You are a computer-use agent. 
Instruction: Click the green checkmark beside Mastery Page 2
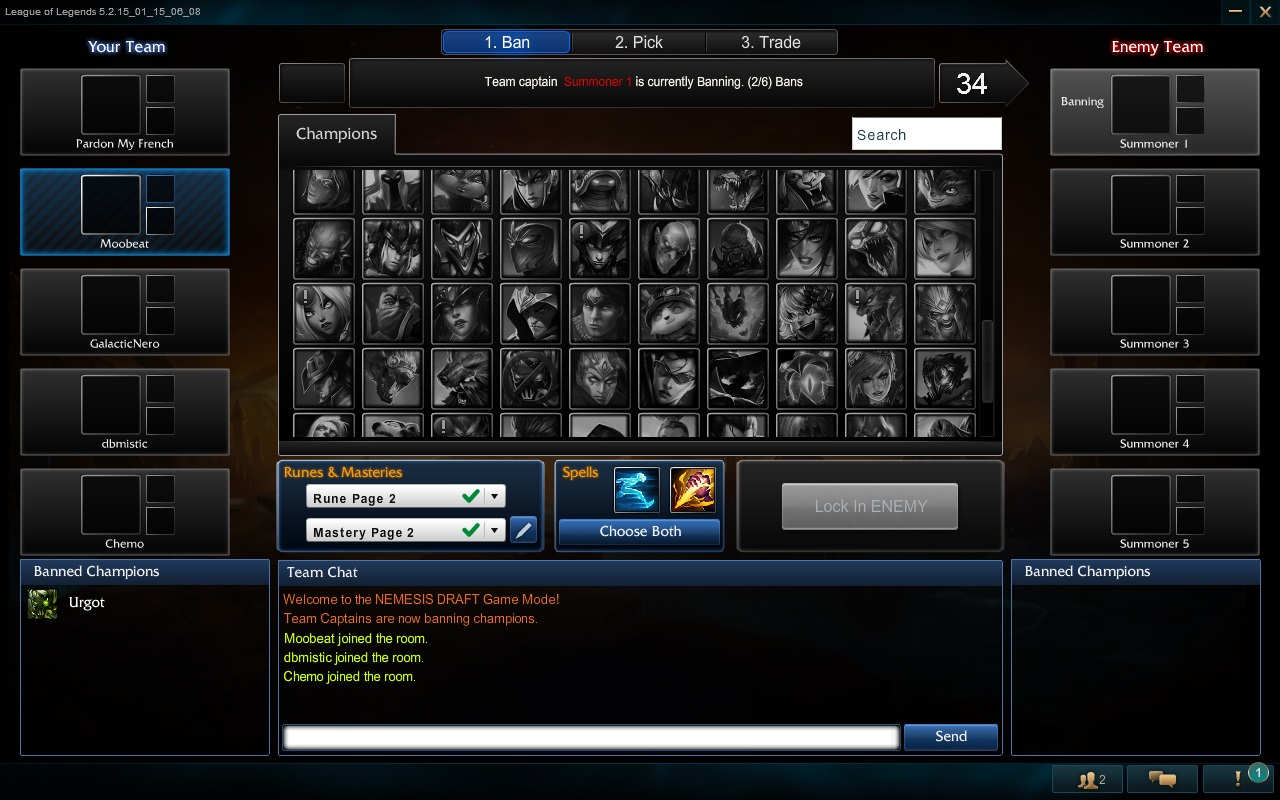click(472, 531)
